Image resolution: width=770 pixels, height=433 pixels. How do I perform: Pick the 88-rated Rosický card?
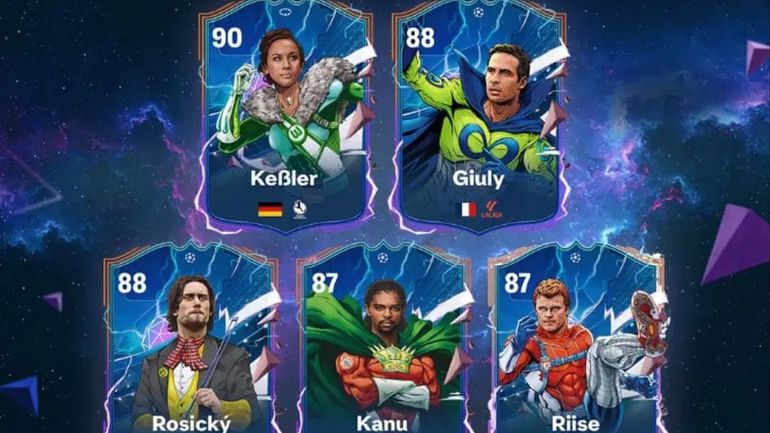pos(189,345)
